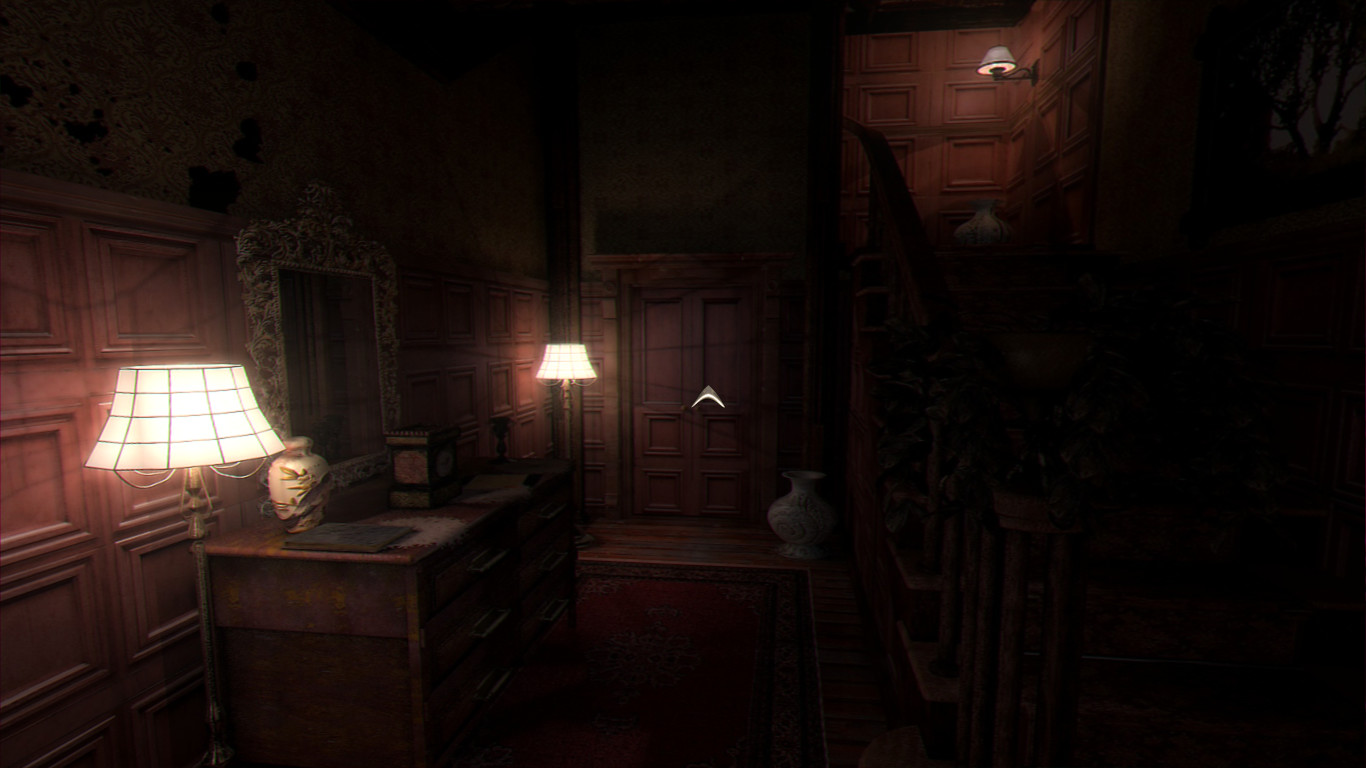Click the white forward navigation arrow

707,397
